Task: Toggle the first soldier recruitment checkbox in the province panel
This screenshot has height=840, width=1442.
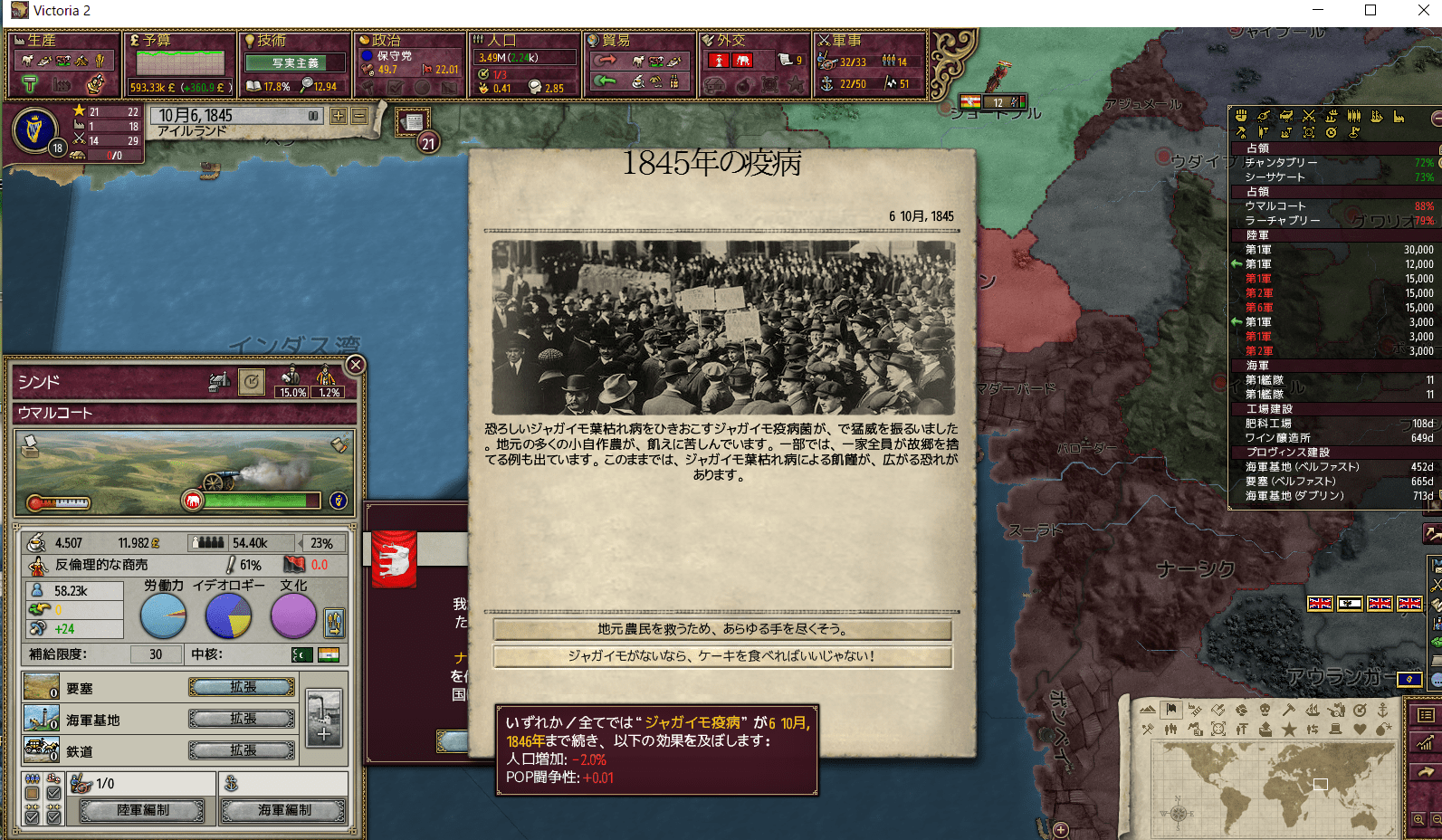Action: pyautogui.click(x=31, y=794)
